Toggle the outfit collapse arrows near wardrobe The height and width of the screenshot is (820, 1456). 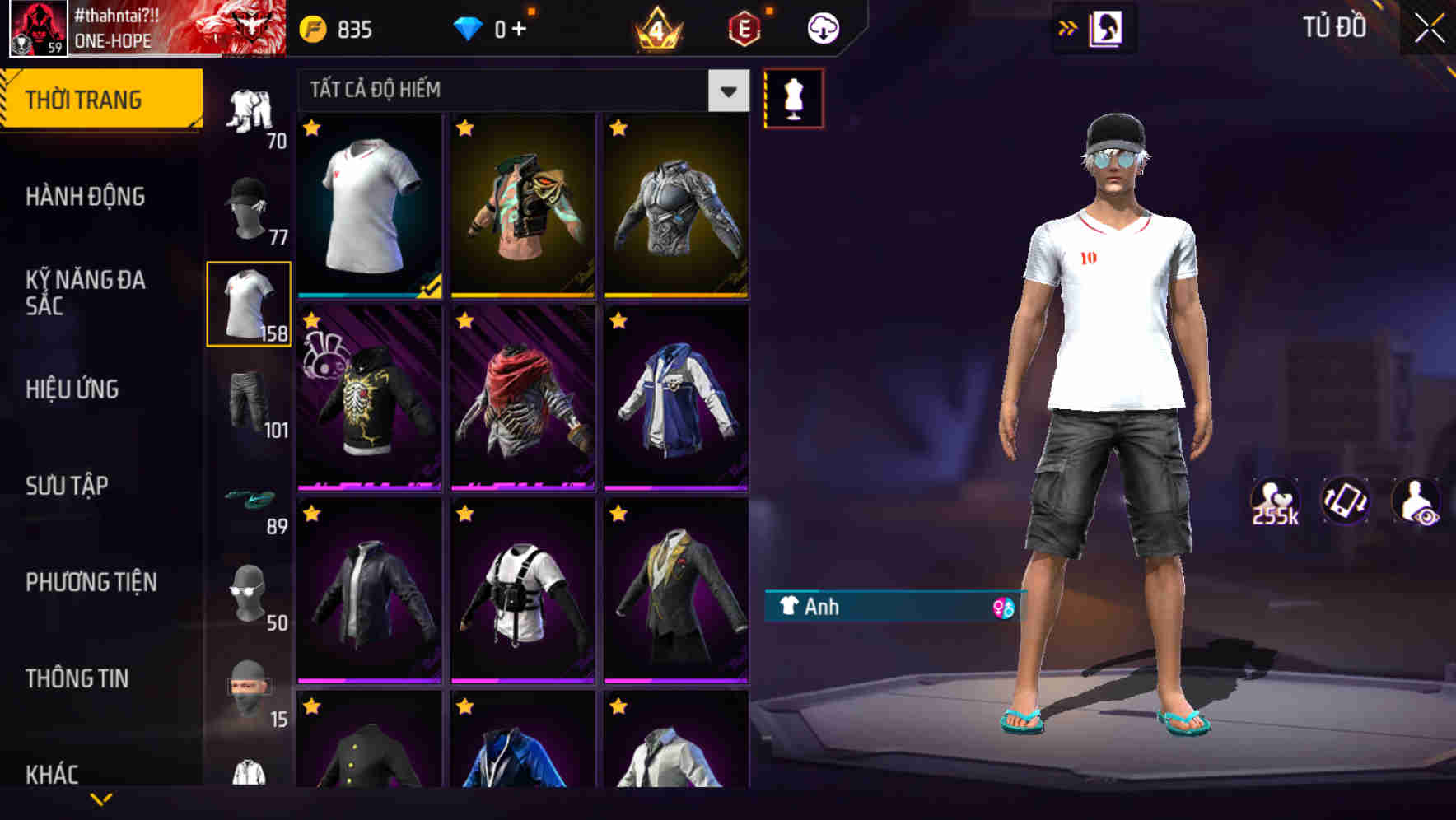click(x=1066, y=27)
